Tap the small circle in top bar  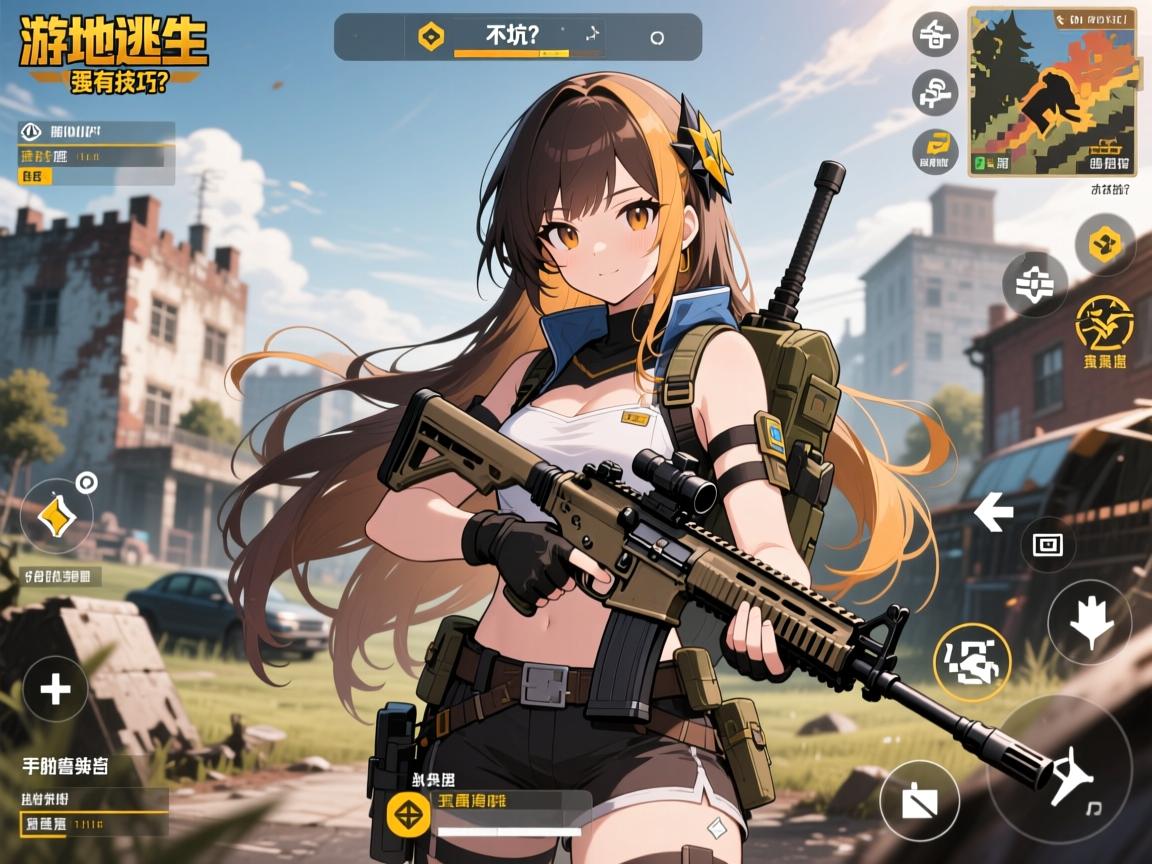[x=657, y=38]
